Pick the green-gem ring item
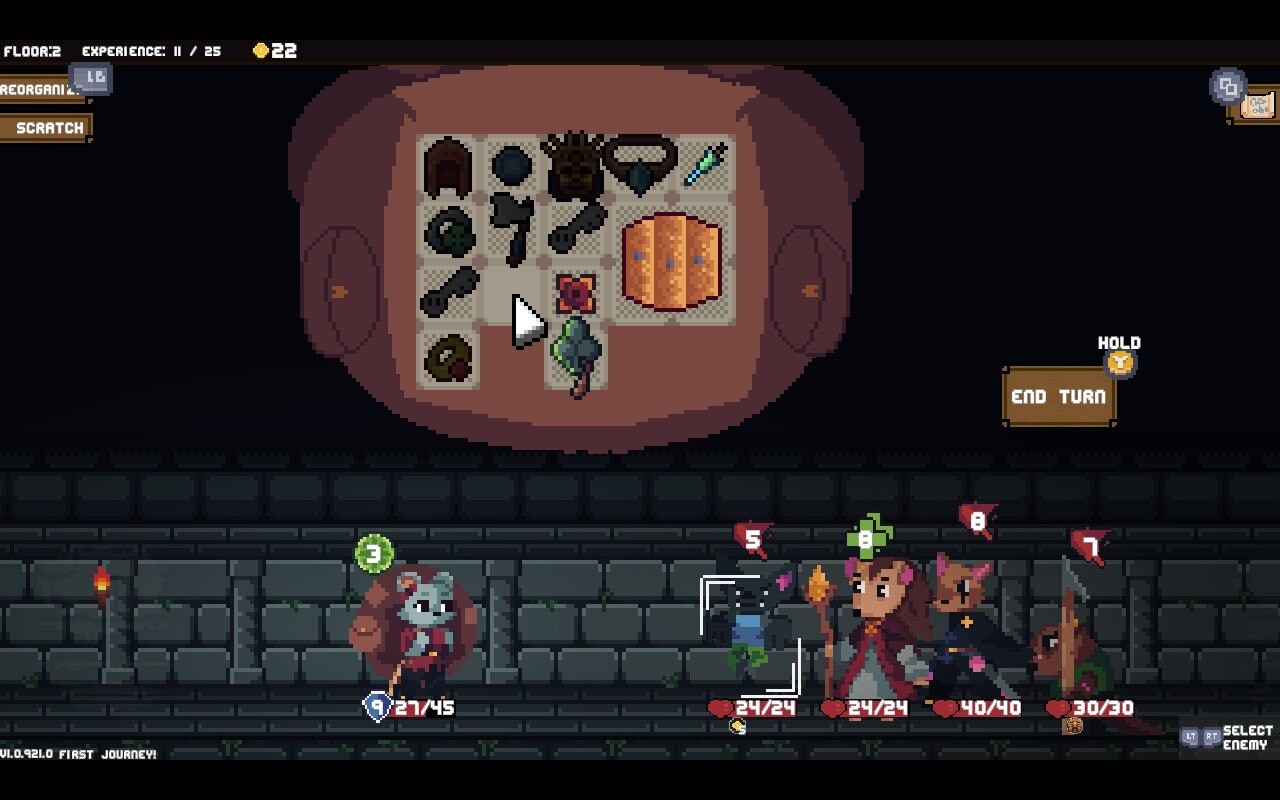Image resolution: width=1280 pixels, height=800 pixels. pos(447,232)
